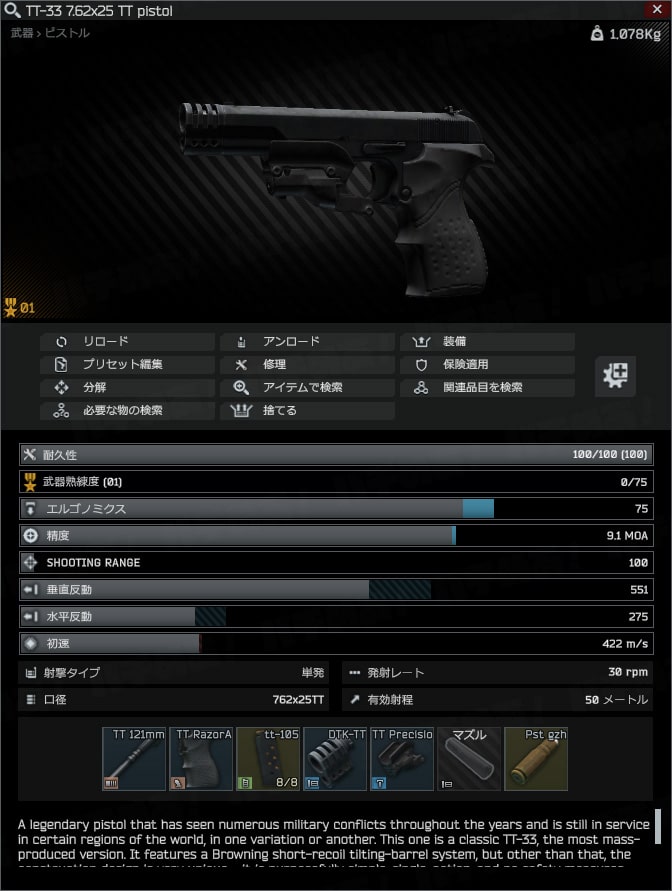Screen dimensions: 672x891
Task: Select the TT Razor Arms grip slot
Action: [201, 759]
